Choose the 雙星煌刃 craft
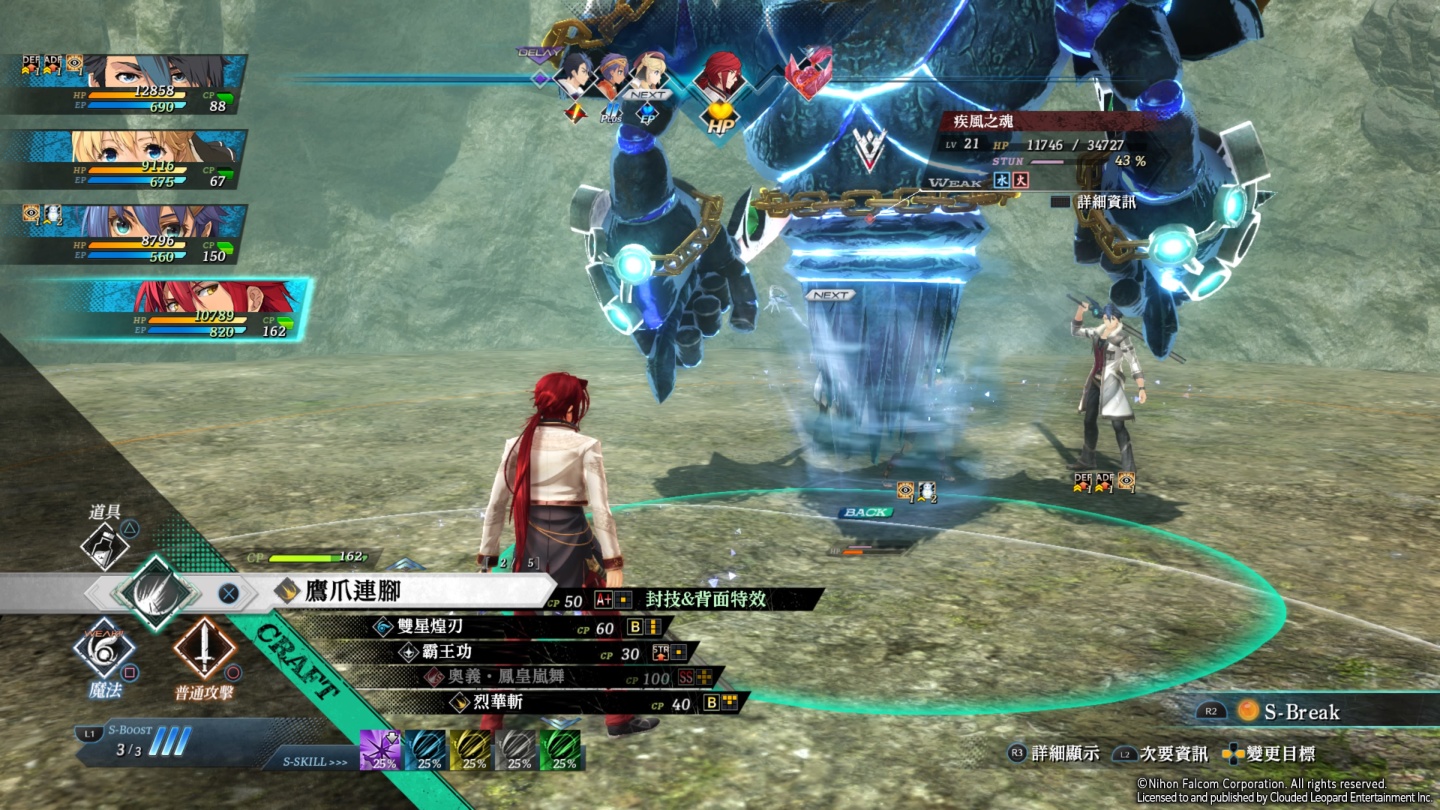The width and height of the screenshot is (1440, 810). (430, 627)
